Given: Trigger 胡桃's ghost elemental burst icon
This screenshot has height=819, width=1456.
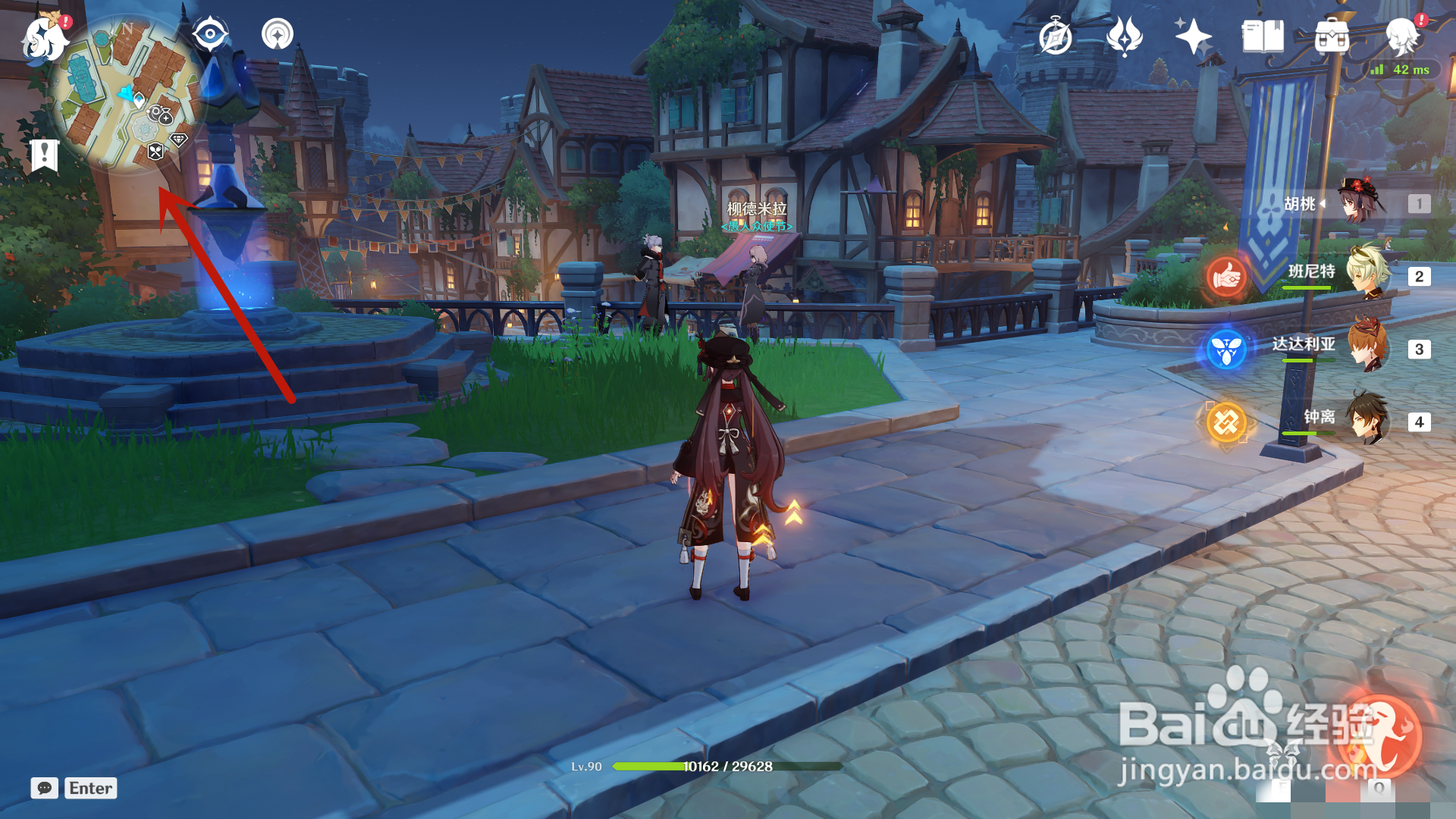Looking at the screenshot, I should 1379,736.
